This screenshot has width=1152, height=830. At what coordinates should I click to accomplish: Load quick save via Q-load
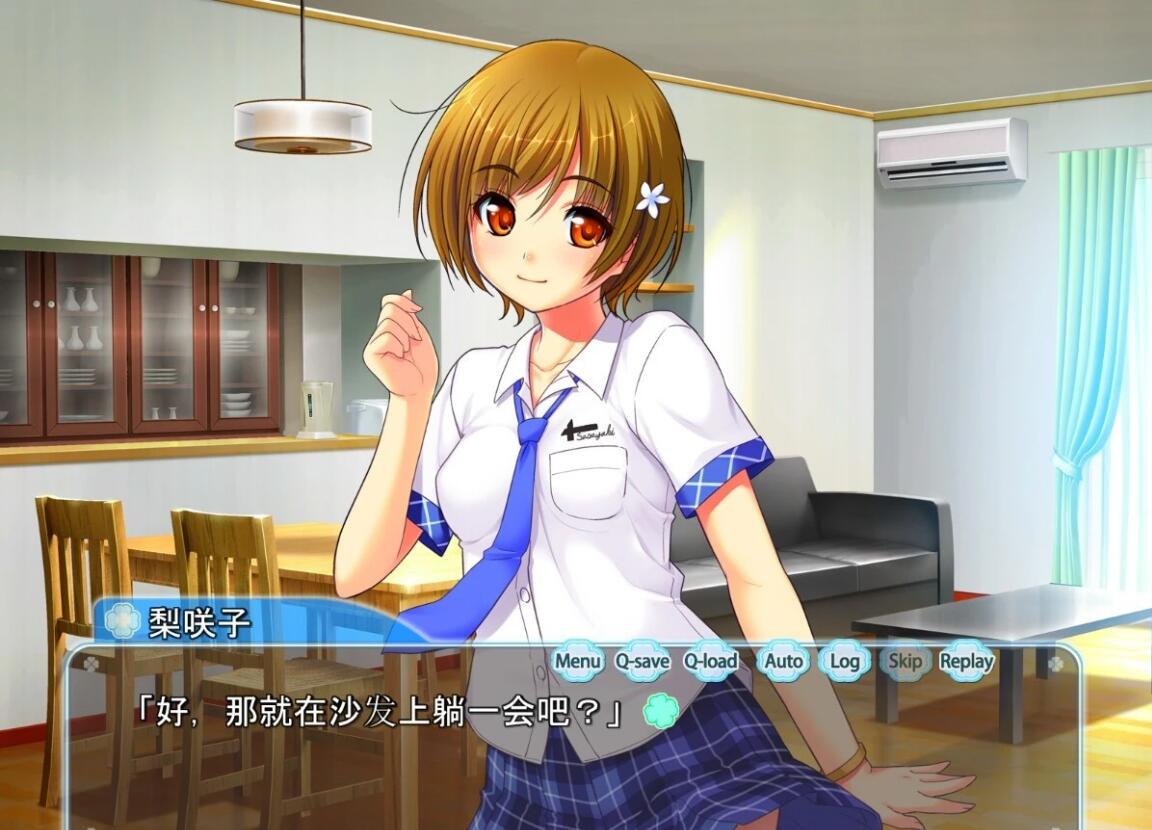711,661
